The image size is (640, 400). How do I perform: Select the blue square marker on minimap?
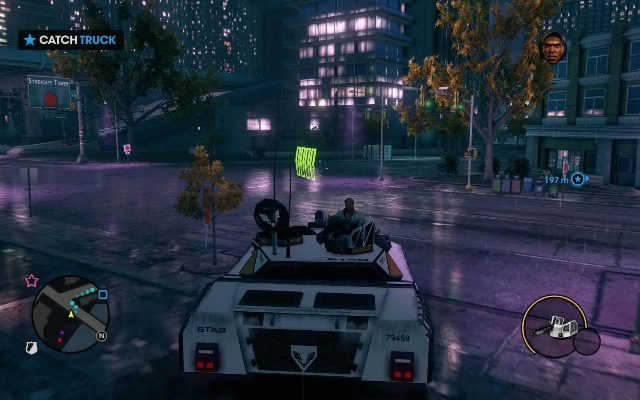(103, 295)
